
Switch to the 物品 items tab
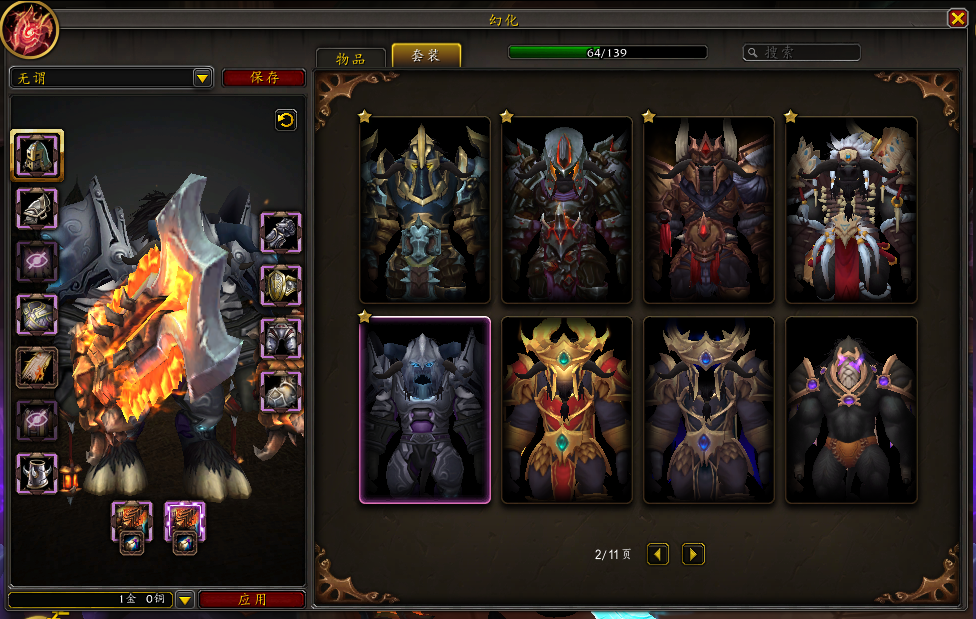click(x=350, y=58)
